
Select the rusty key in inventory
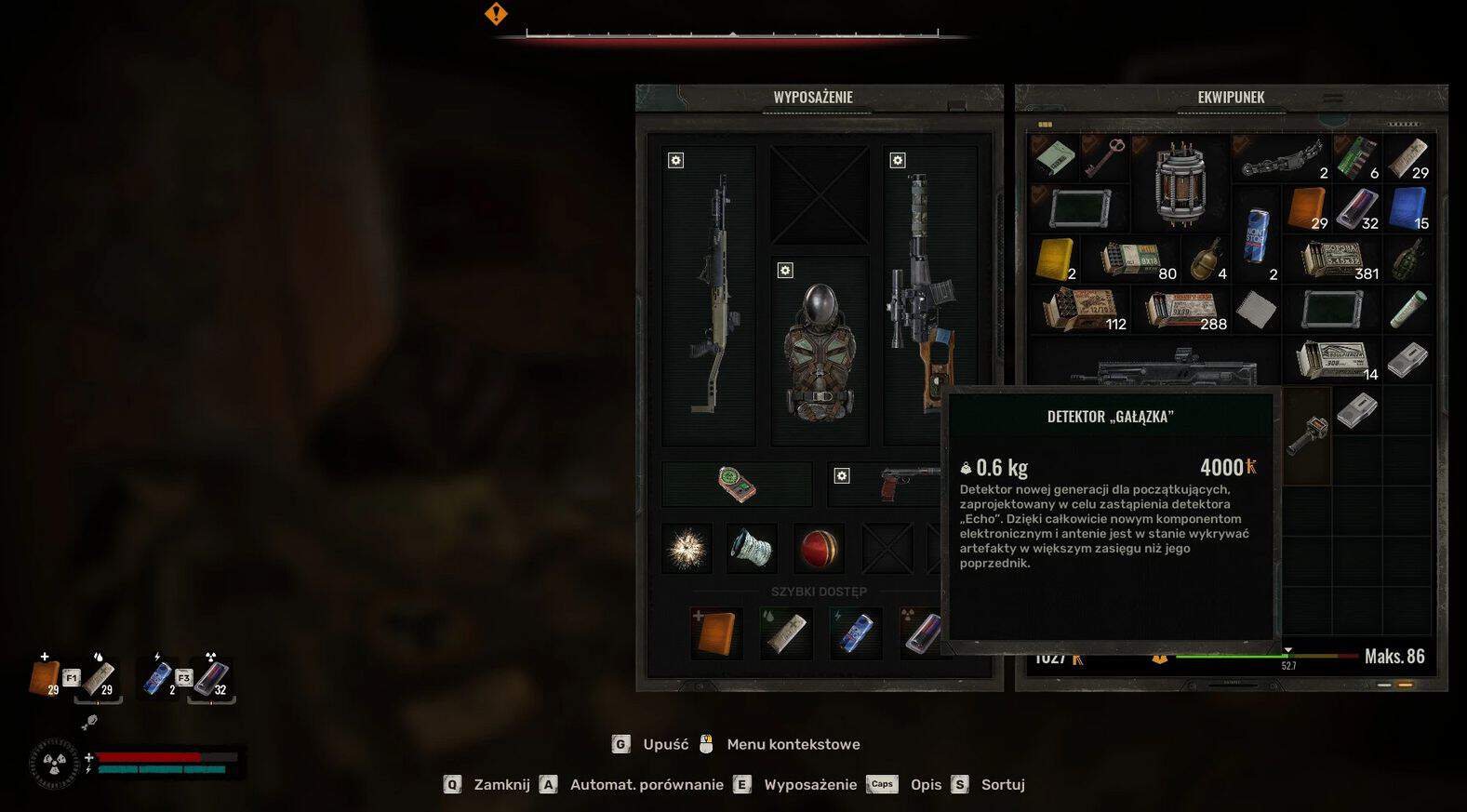[1104, 157]
